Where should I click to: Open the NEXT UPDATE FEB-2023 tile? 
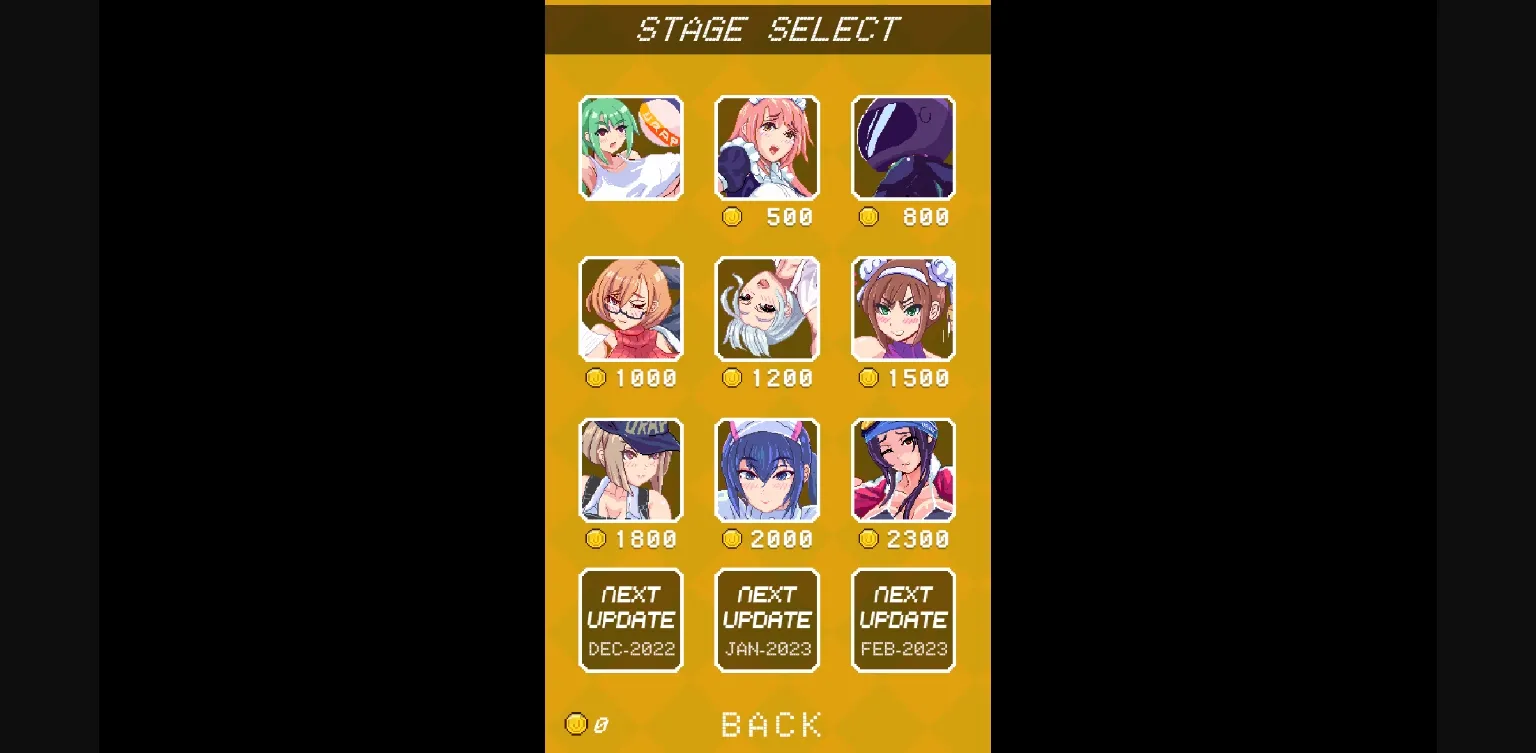point(903,619)
